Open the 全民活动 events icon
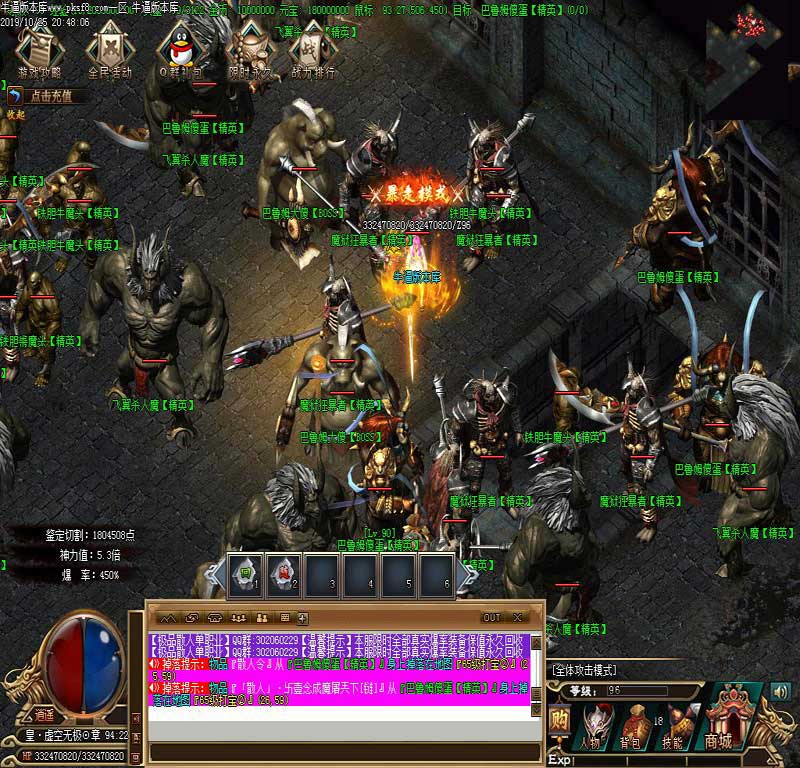Screen dimensions: 800x768 point(110,51)
